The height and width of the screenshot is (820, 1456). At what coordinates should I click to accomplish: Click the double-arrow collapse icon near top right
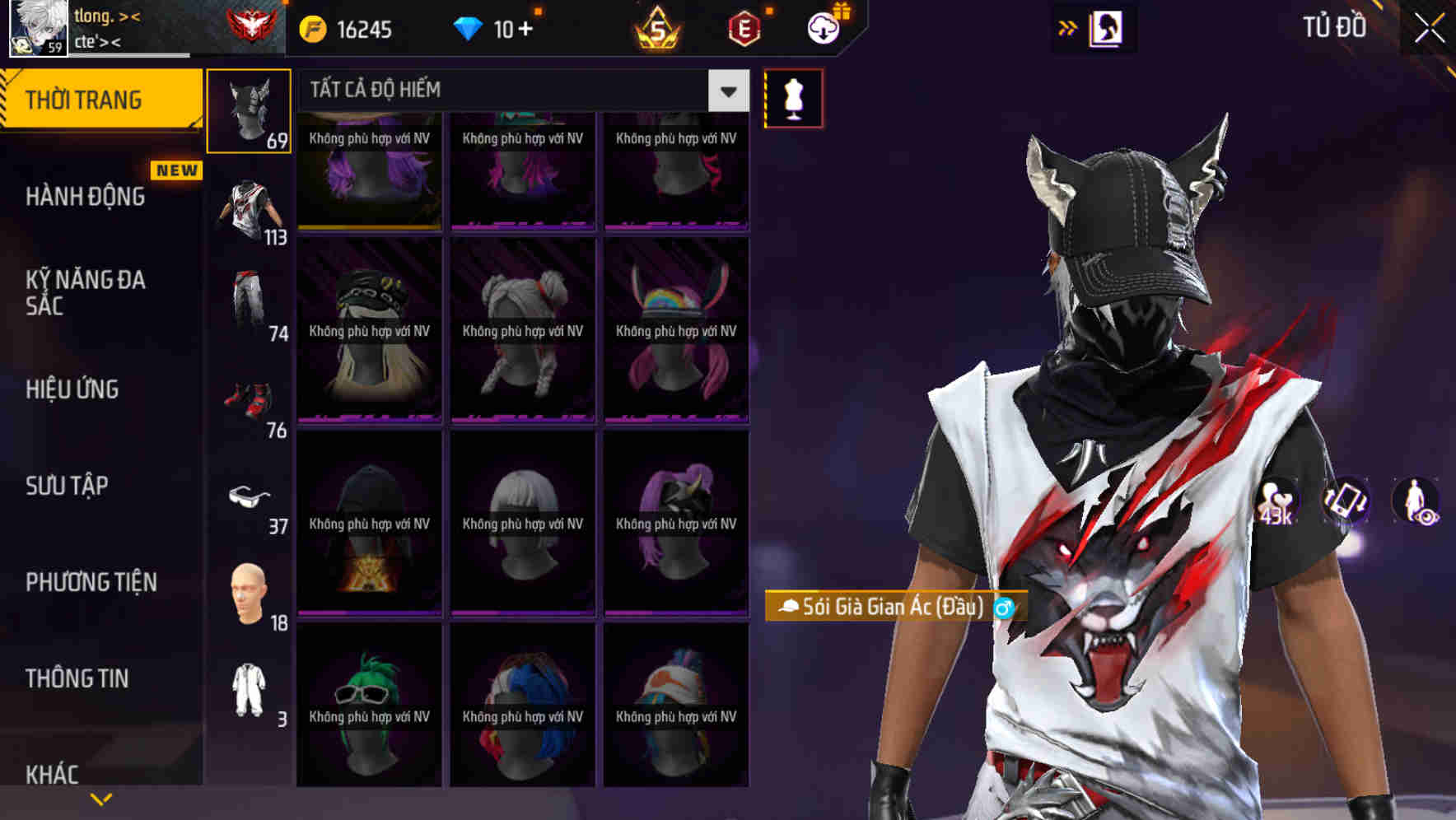(1068, 27)
